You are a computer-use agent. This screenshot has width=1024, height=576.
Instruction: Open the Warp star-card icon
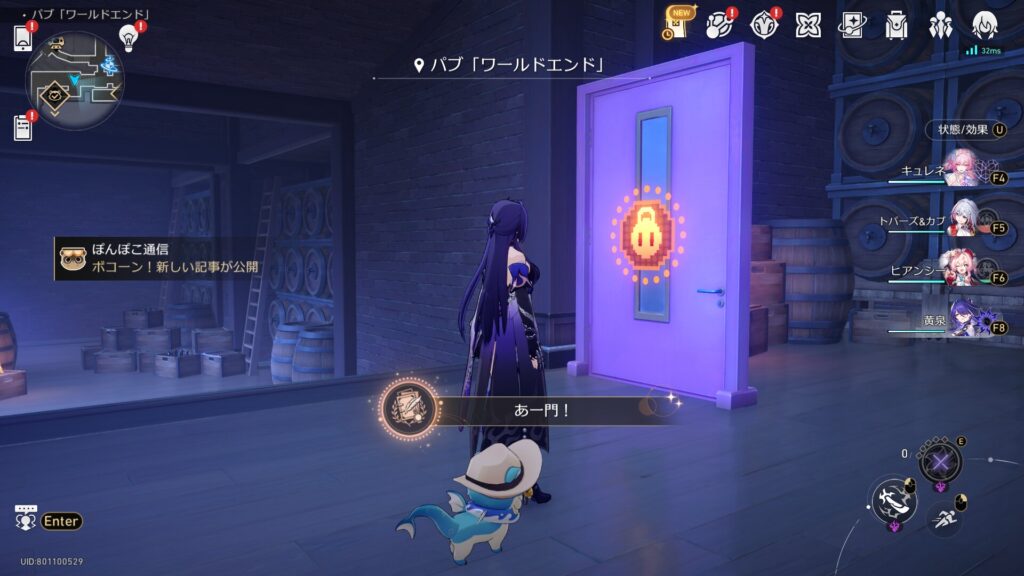852,25
